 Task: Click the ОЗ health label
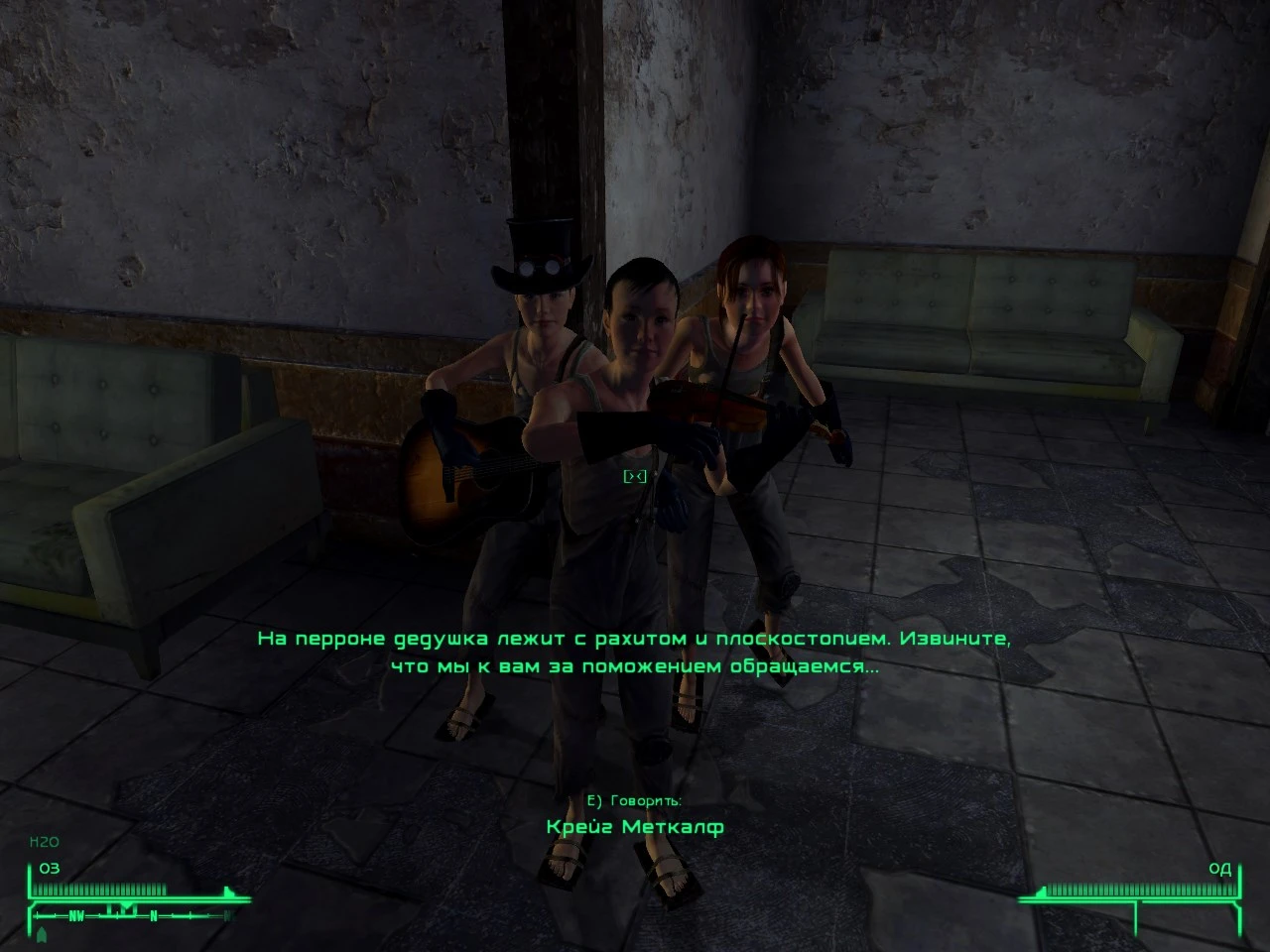[x=48, y=869]
